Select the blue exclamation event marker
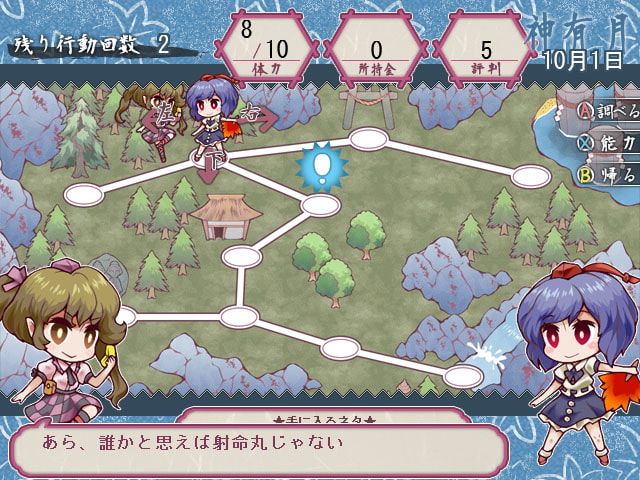Image resolution: width=640 pixels, height=480 pixels. point(322,166)
